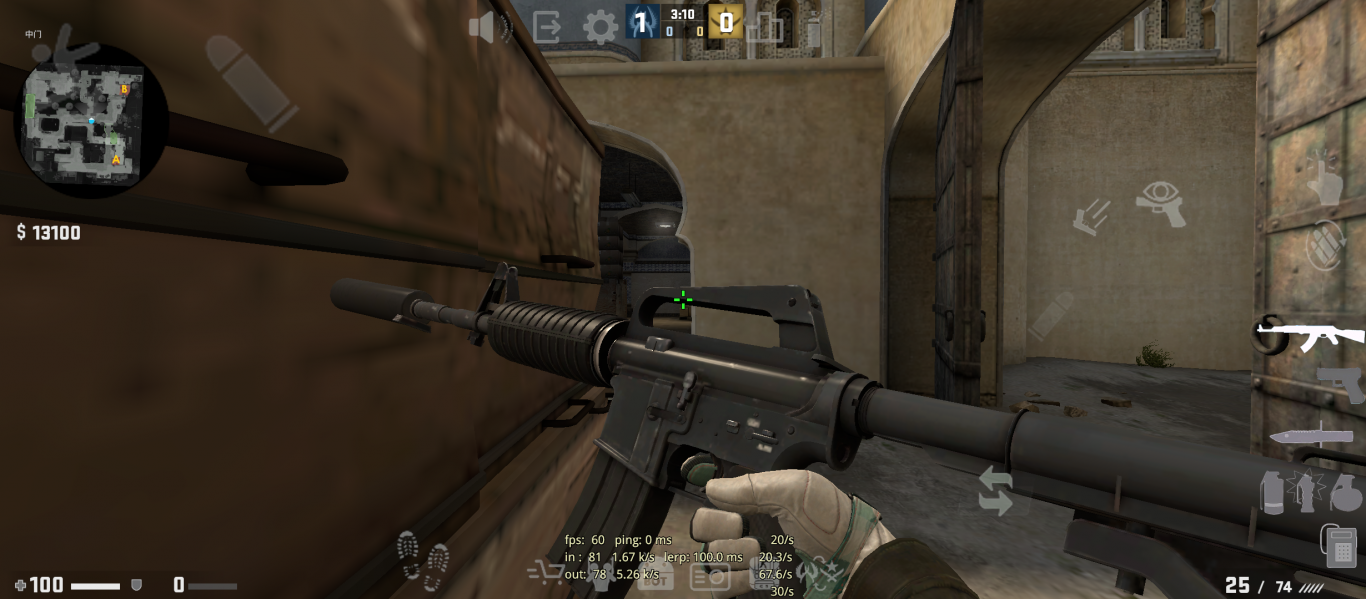Show the scoreboard bar-chart icon
The image size is (1366, 599).
point(765,27)
